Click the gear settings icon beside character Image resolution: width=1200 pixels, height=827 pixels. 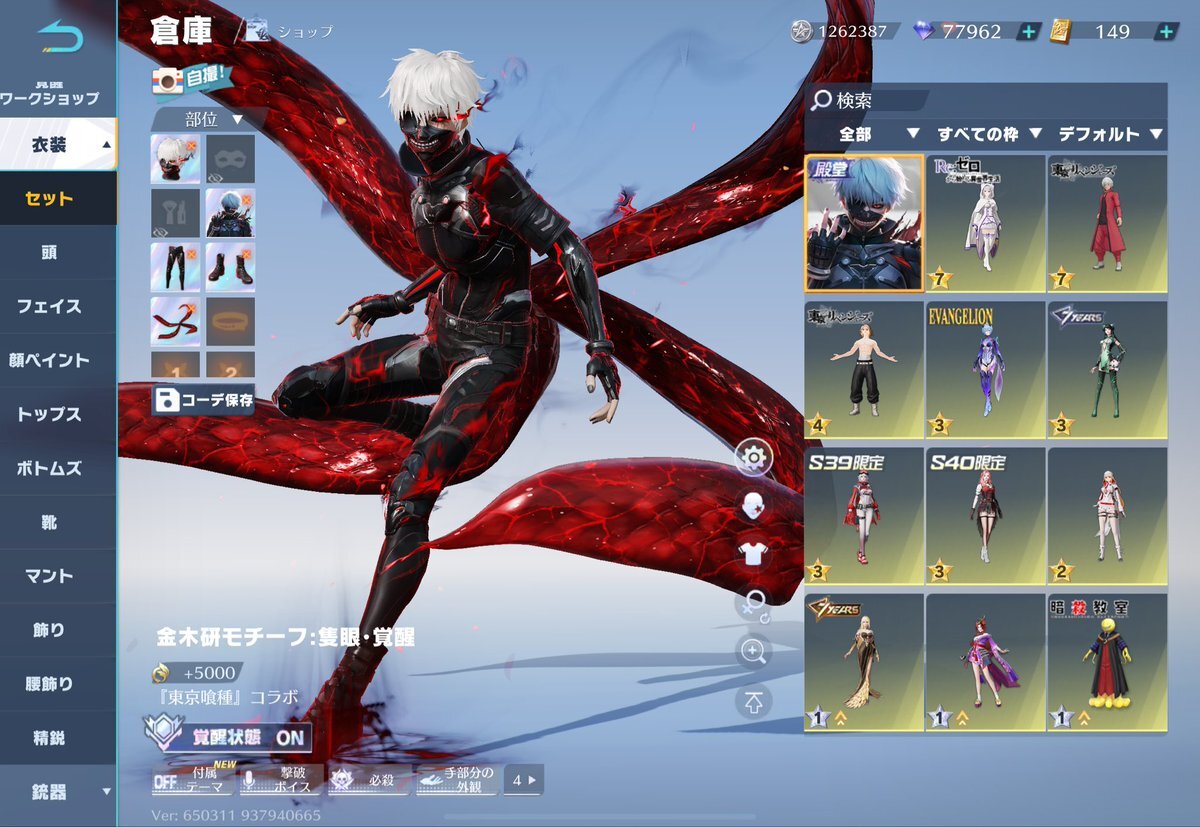pyautogui.click(x=753, y=459)
